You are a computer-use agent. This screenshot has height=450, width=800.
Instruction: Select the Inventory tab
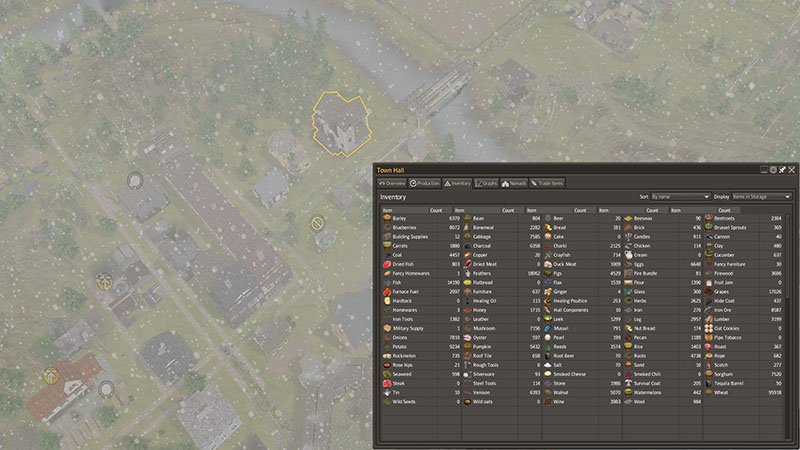pos(457,184)
